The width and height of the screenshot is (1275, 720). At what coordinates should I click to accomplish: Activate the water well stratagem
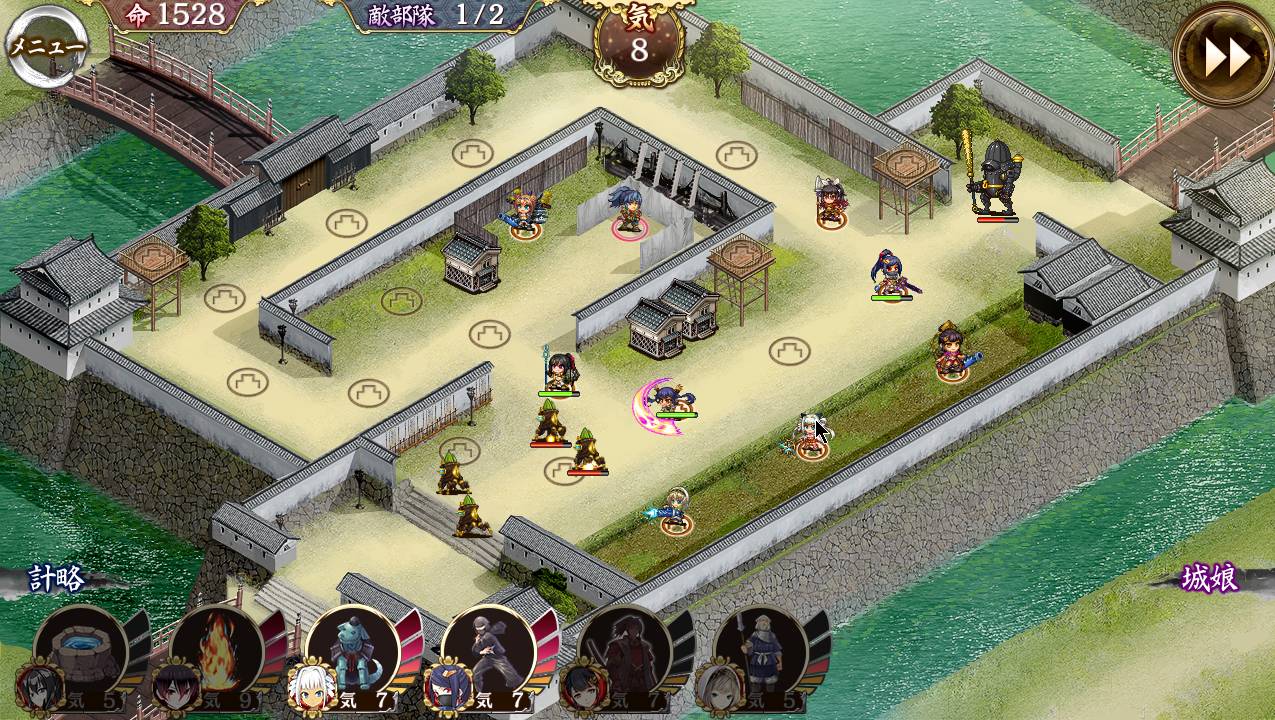82,651
